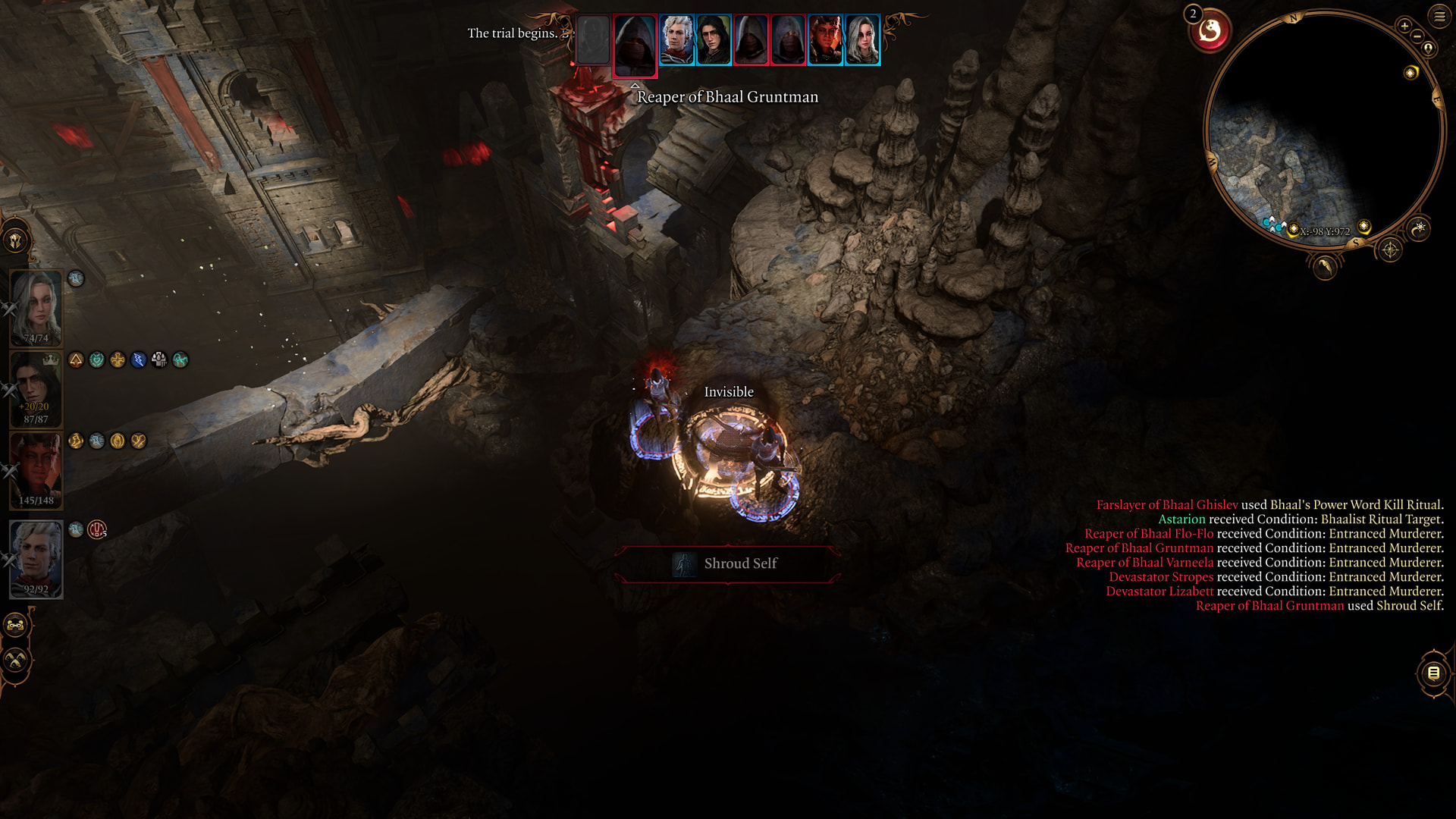The height and width of the screenshot is (819, 1456).
Task: Toggle the minimap marker pin button
Action: click(1429, 49)
